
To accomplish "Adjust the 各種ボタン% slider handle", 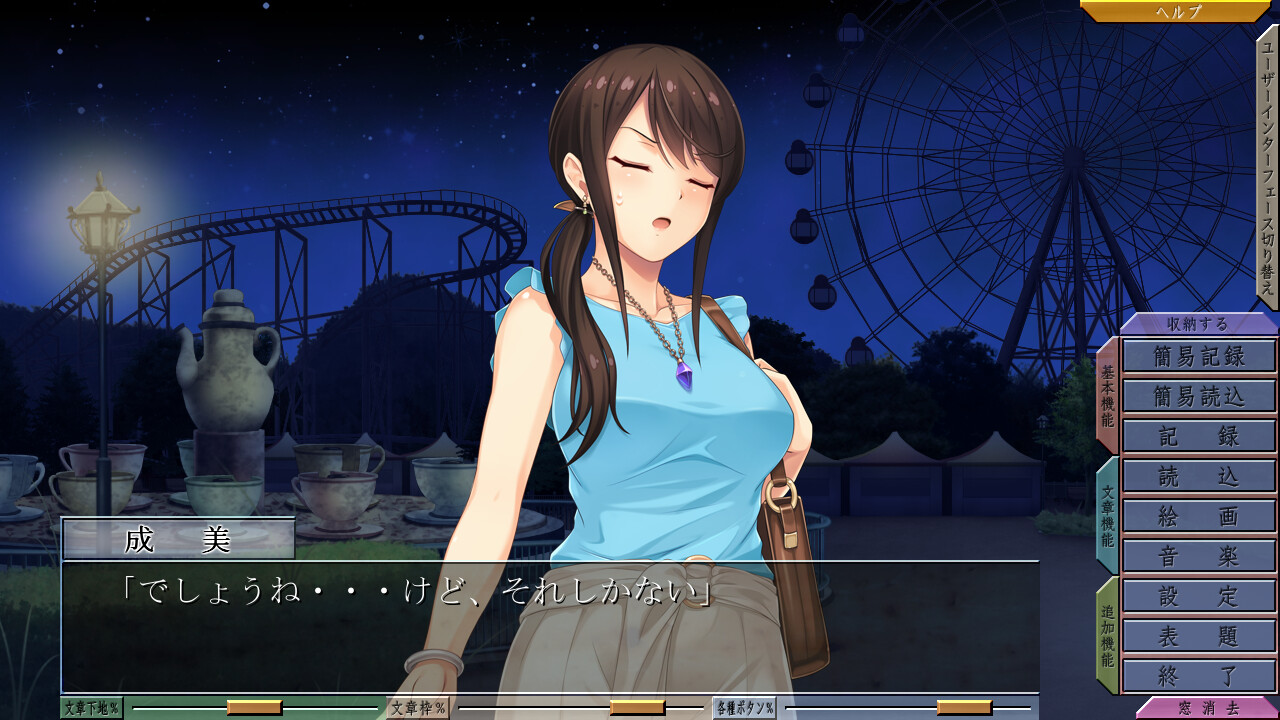I will [x=964, y=708].
